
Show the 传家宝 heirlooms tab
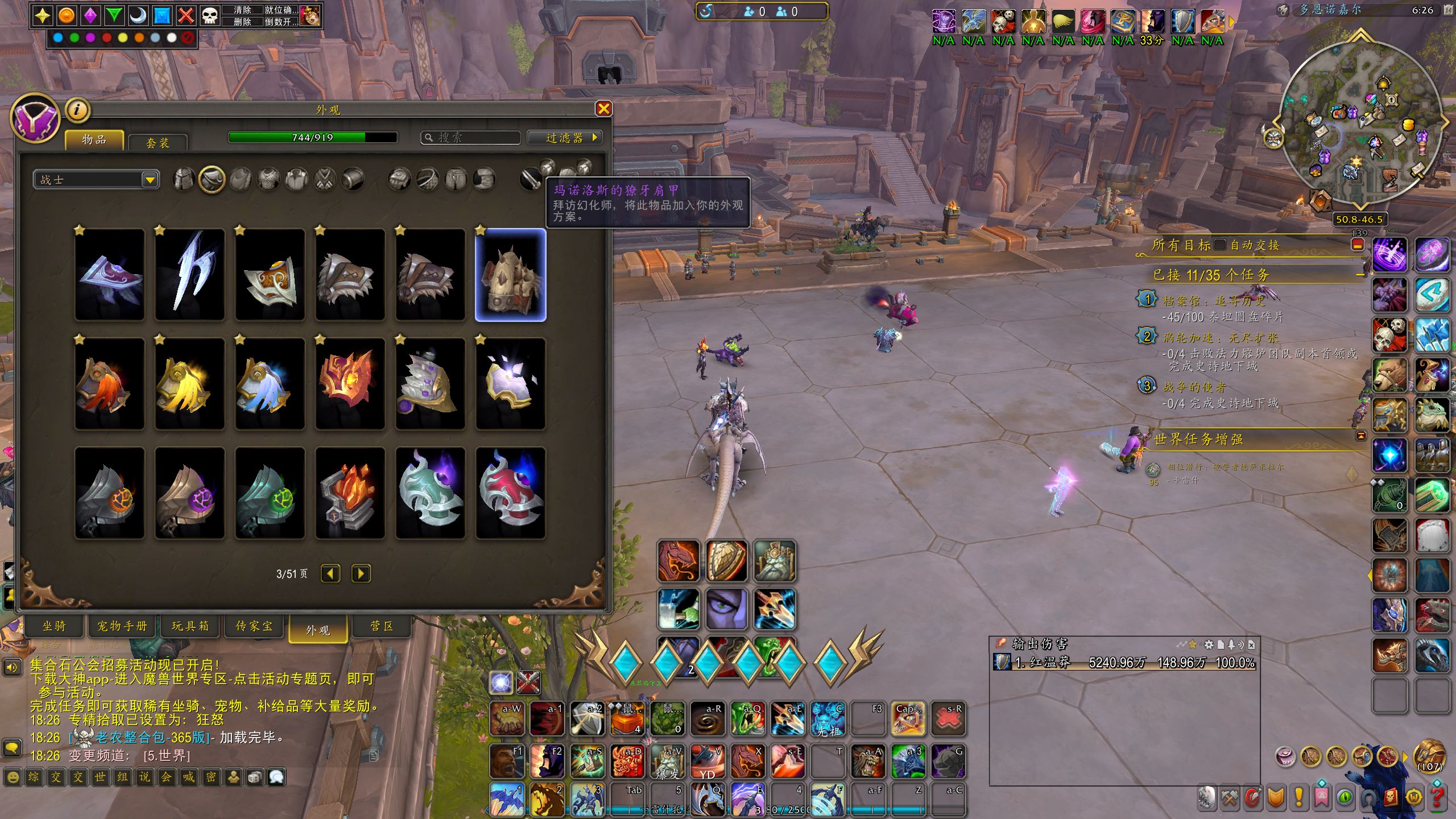(x=254, y=626)
